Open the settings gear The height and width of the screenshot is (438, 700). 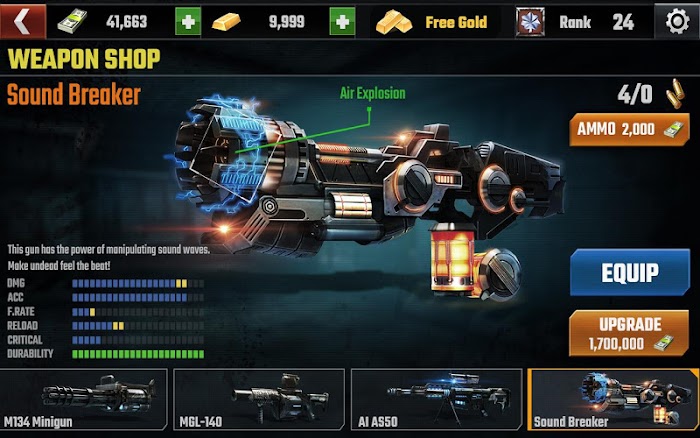pyautogui.click(x=677, y=21)
